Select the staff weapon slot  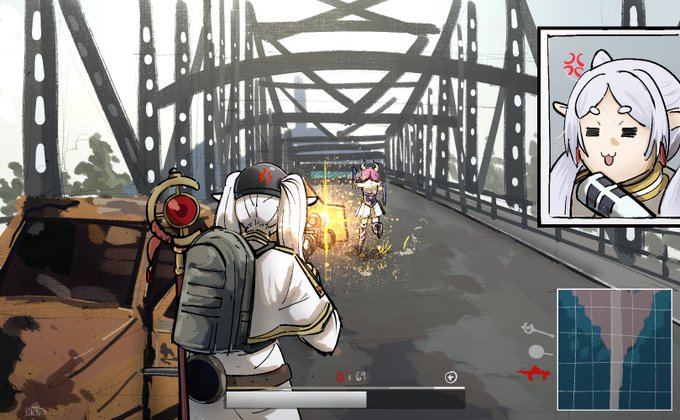[x=532, y=328]
